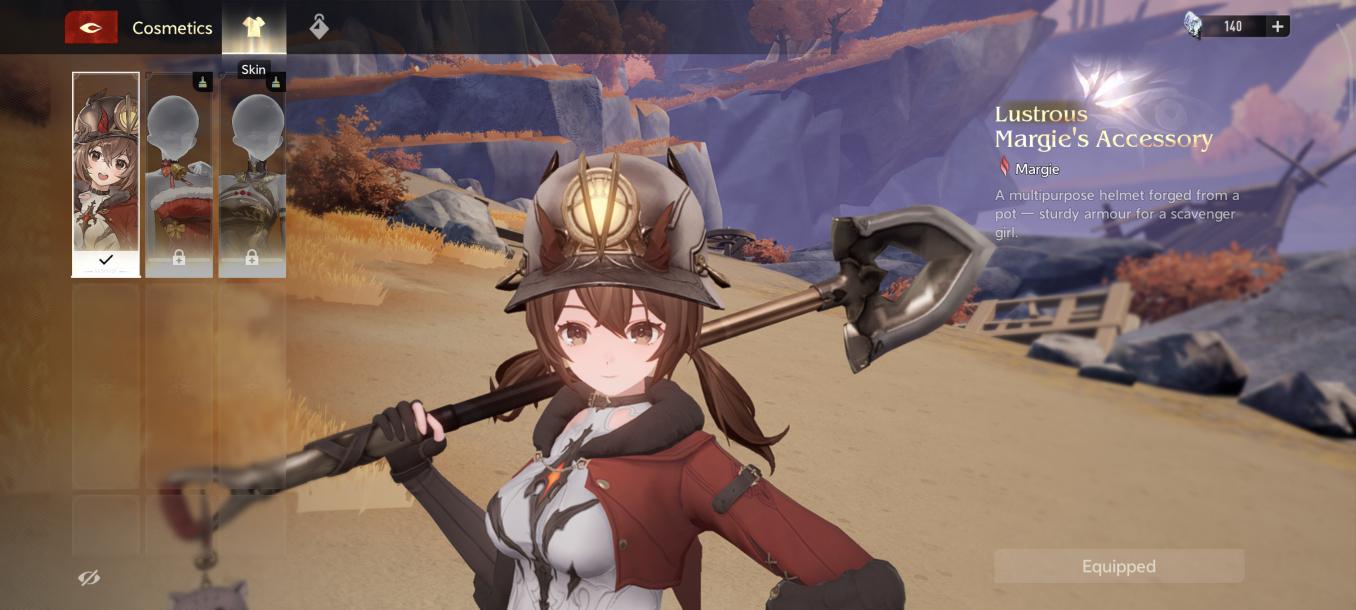Hide the interface with the crossed-eye icon
This screenshot has width=1356, height=610.
tap(89, 578)
